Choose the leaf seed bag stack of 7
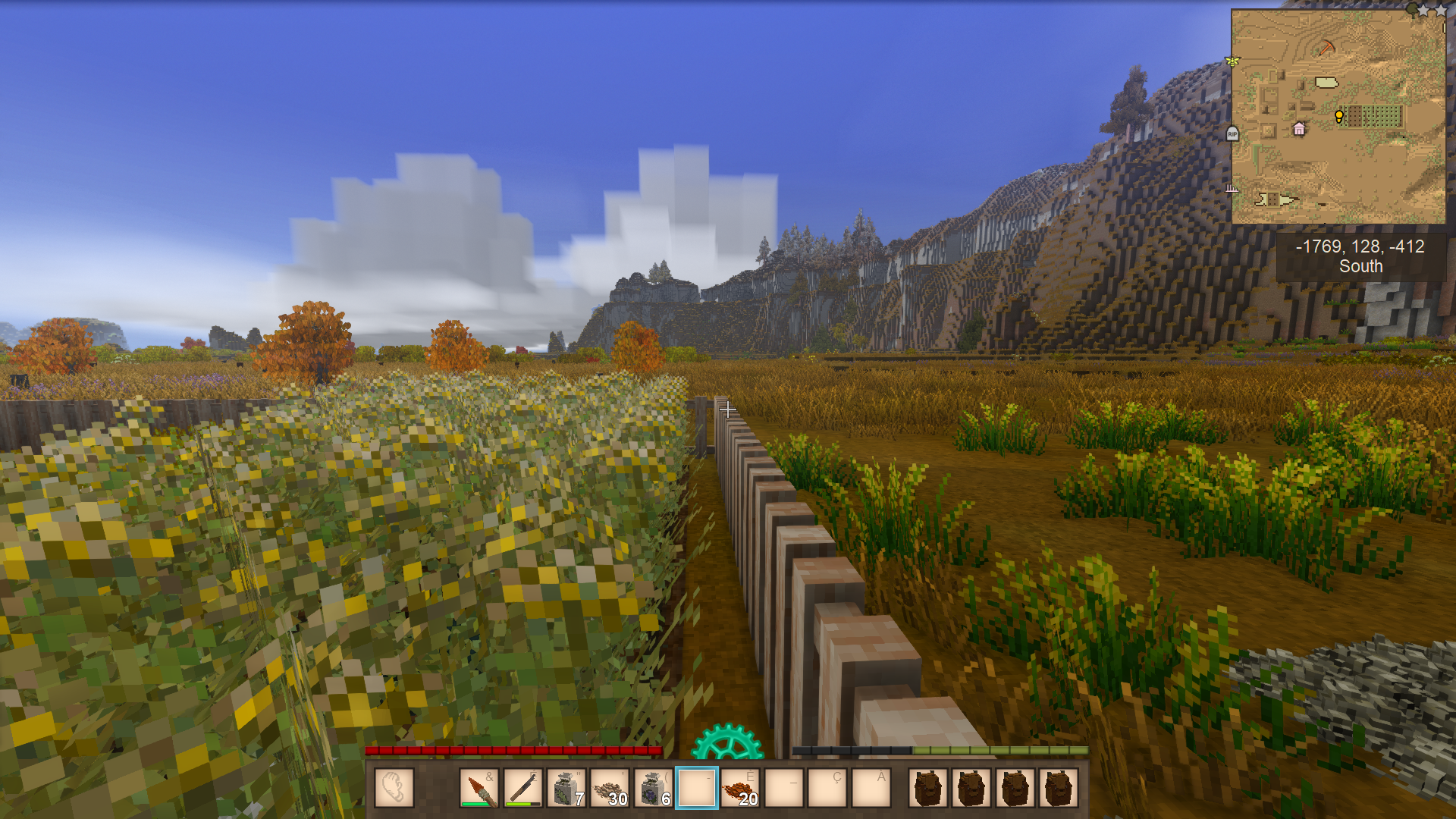Viewport: 1456px width, 819px height. pos(566,788)
